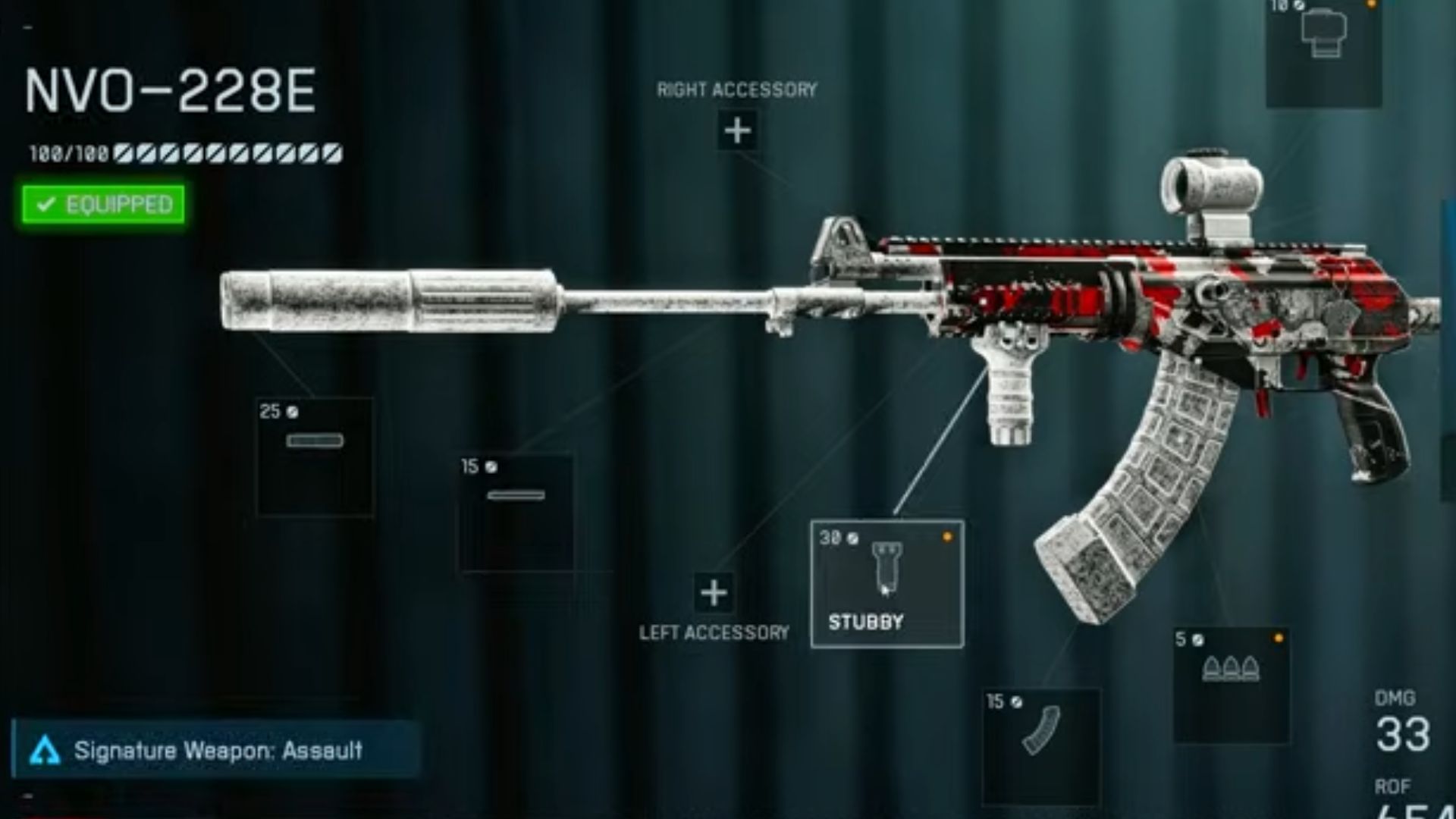1456x819 pixels.
Task: Click the green Equipped button
Action: (x=103, y=205)
